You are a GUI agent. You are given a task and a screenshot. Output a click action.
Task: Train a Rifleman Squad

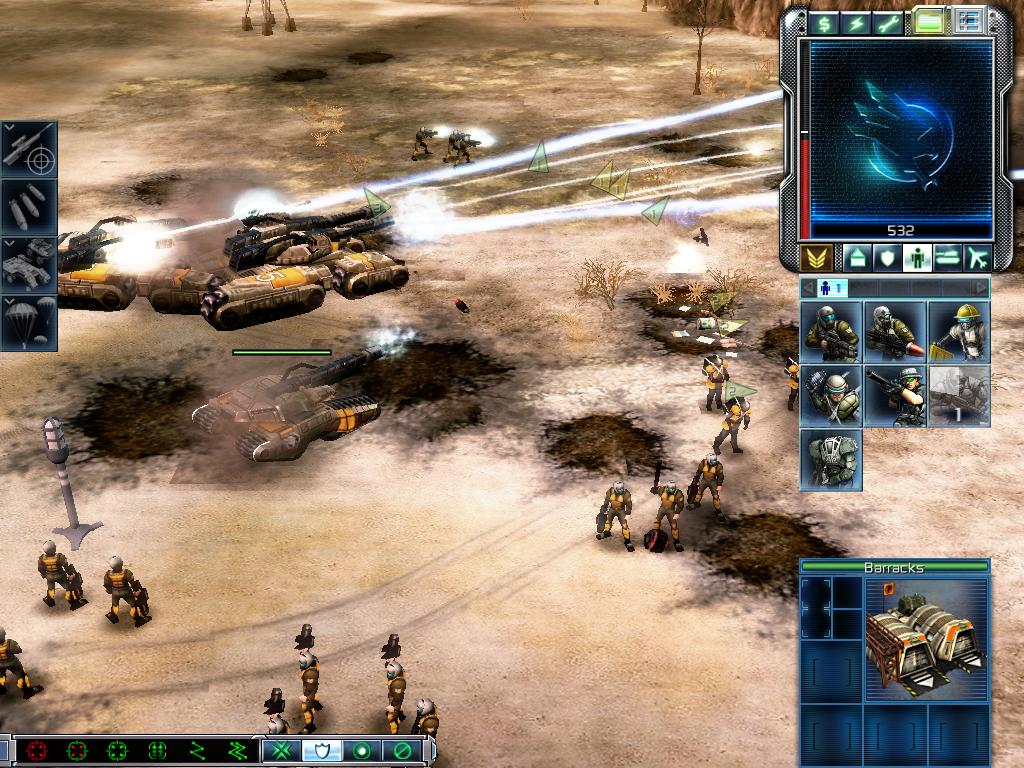click(831, 332)
